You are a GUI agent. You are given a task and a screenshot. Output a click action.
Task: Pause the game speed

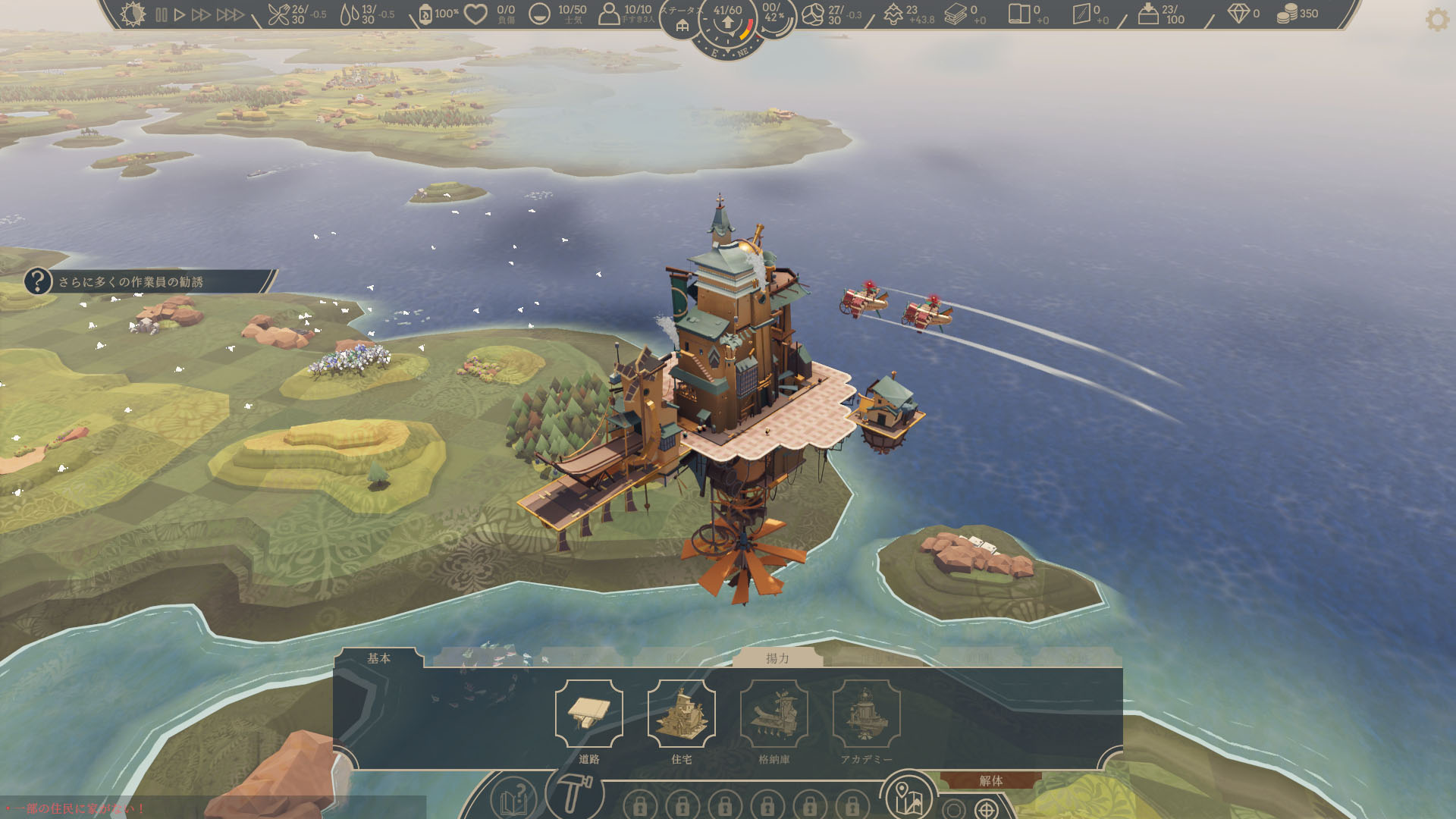coord(161,14)
